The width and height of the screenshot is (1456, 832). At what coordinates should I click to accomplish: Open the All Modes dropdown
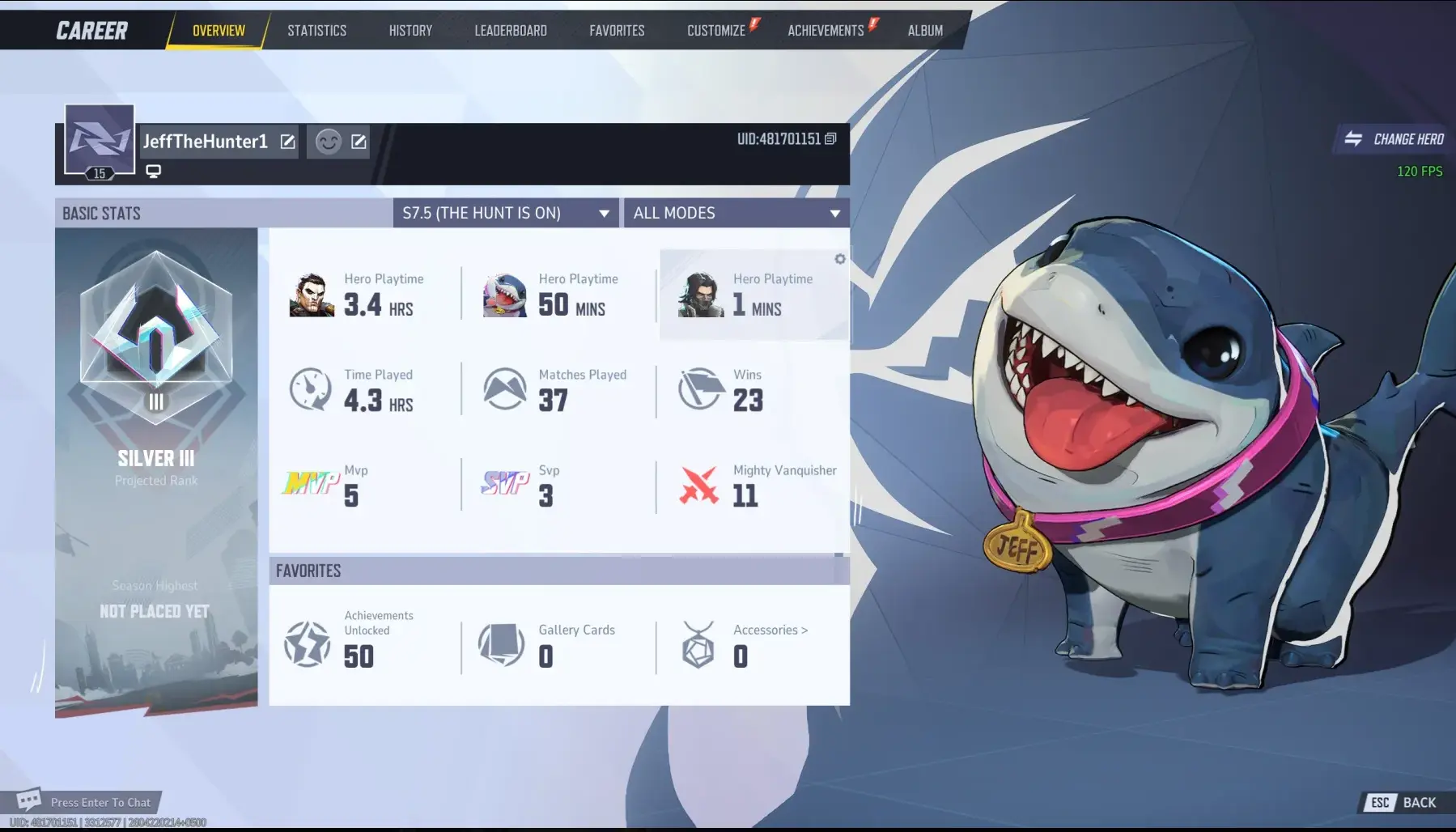point(736,213)
